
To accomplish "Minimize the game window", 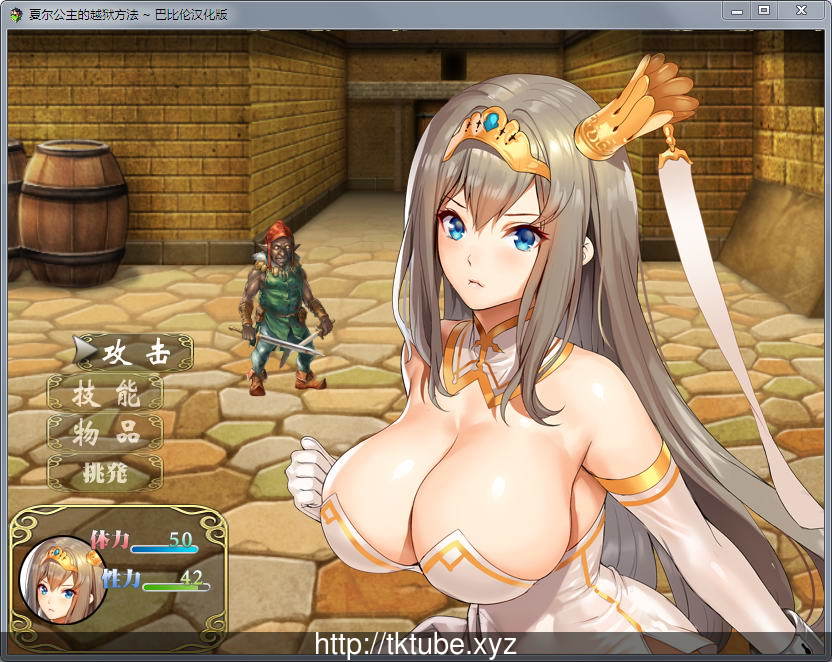I will pos(736,10).
